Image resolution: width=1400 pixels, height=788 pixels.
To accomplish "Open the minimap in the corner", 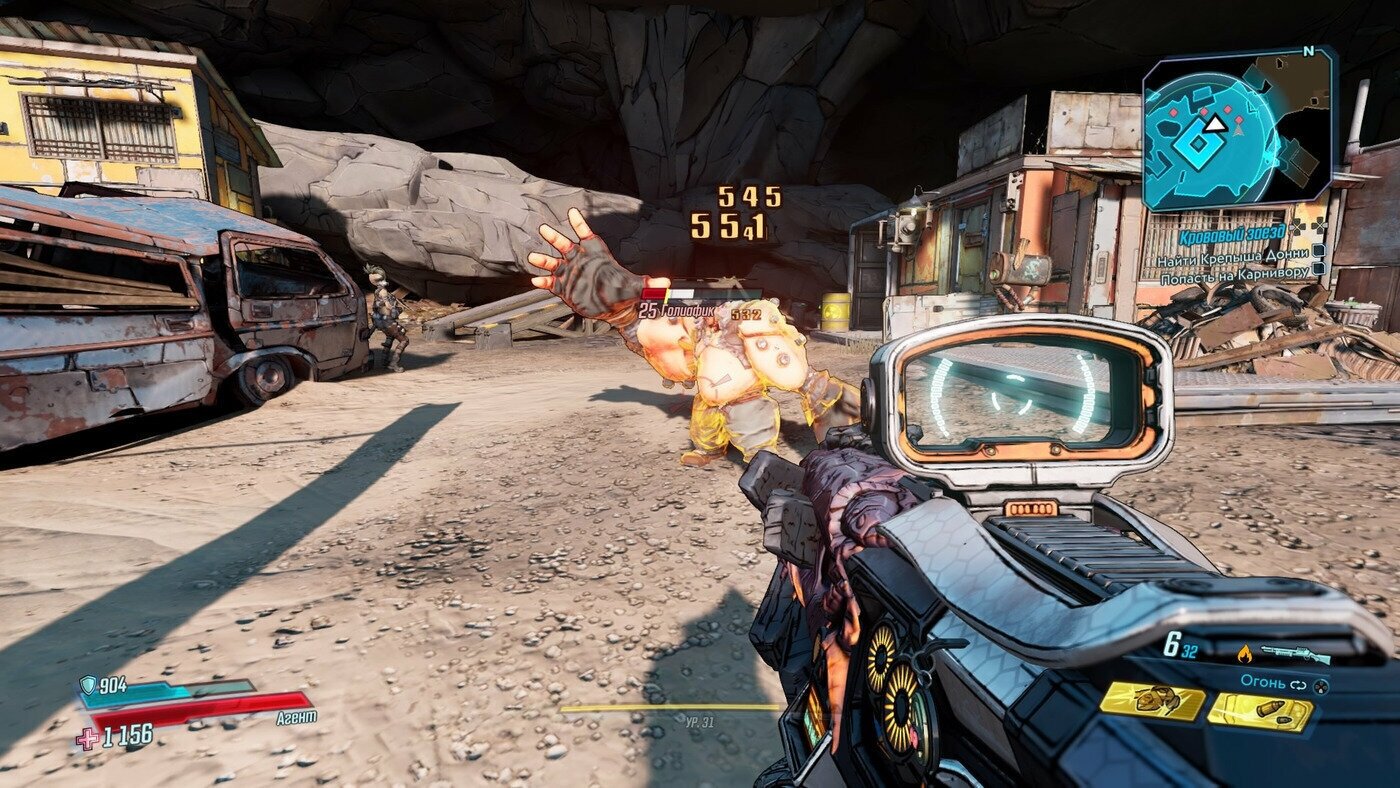I will 1238,129.
